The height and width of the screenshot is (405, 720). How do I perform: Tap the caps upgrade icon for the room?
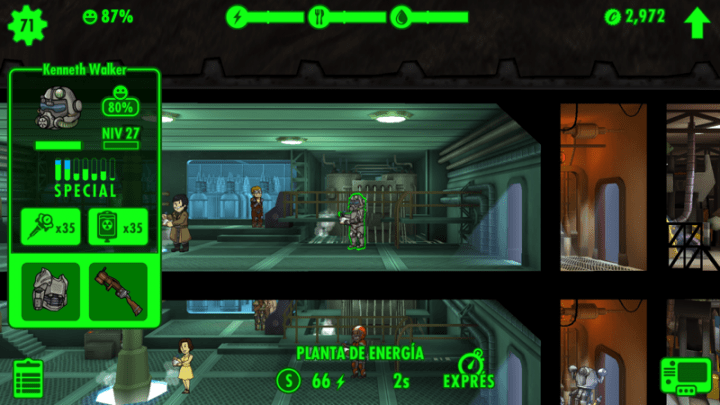[289, 380]
